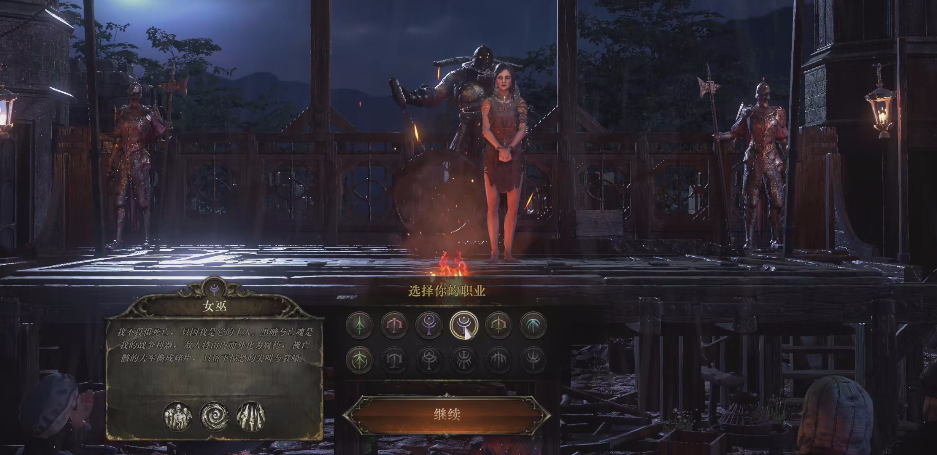Viewport: 937px width, 455px height.
Task: Click the 继续 continue button
Action: tap(446, 414)
